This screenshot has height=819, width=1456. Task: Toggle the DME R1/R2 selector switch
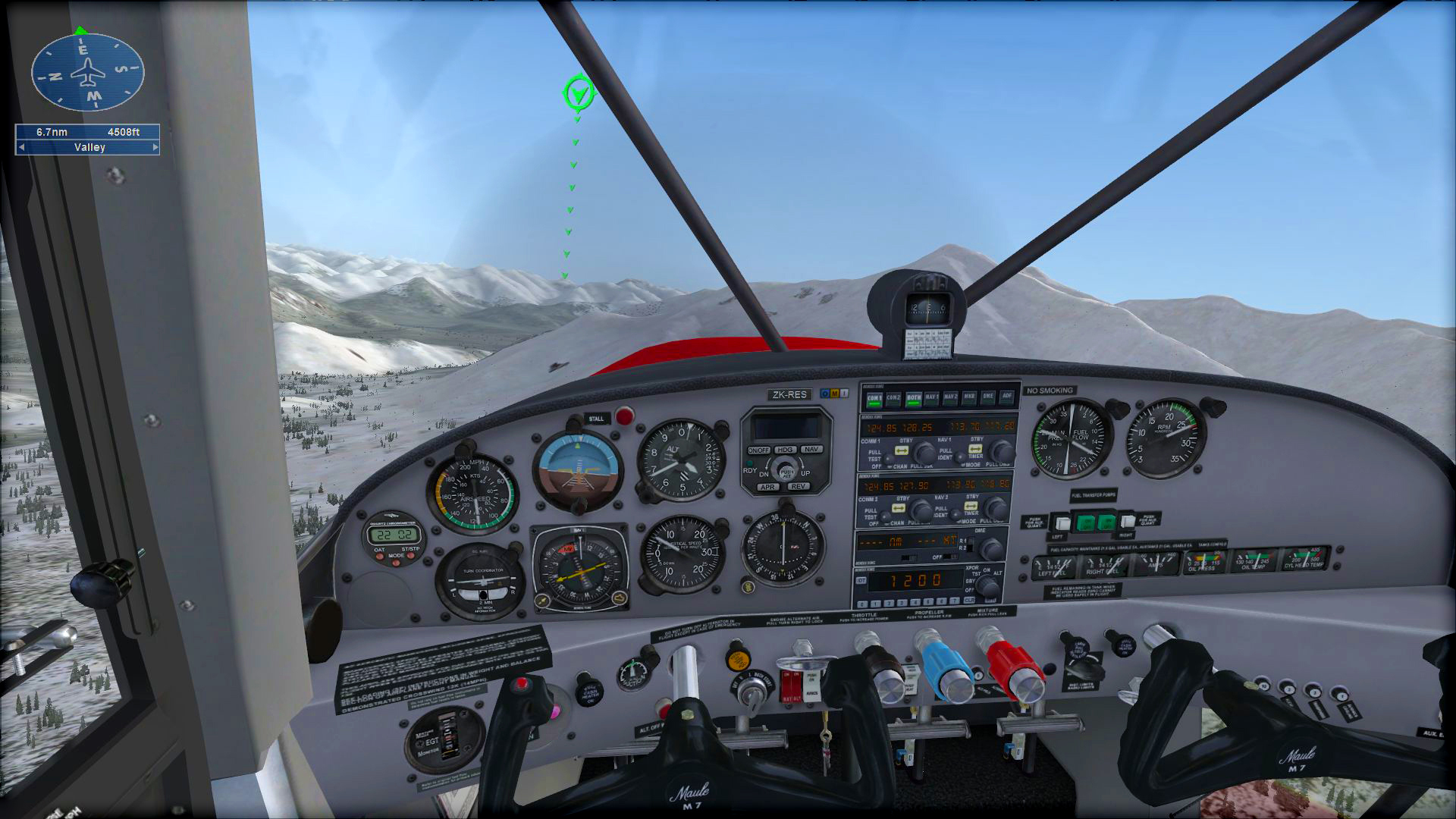click(x=969, y=544)
